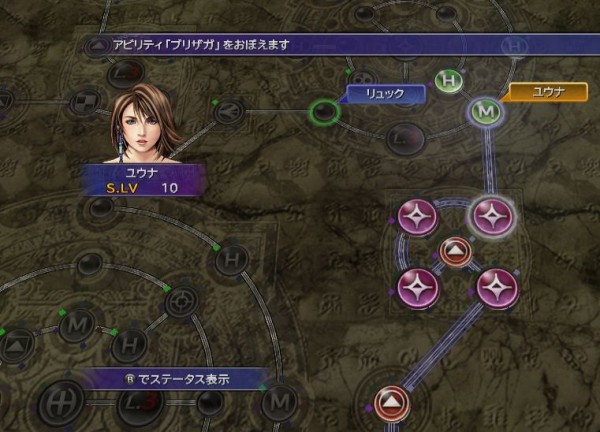The width and height of the screenshot is (600, 432).
Task: Pick the M node beside the ユウナ tag
Action: pyautogui.click(x=487, y=111)
